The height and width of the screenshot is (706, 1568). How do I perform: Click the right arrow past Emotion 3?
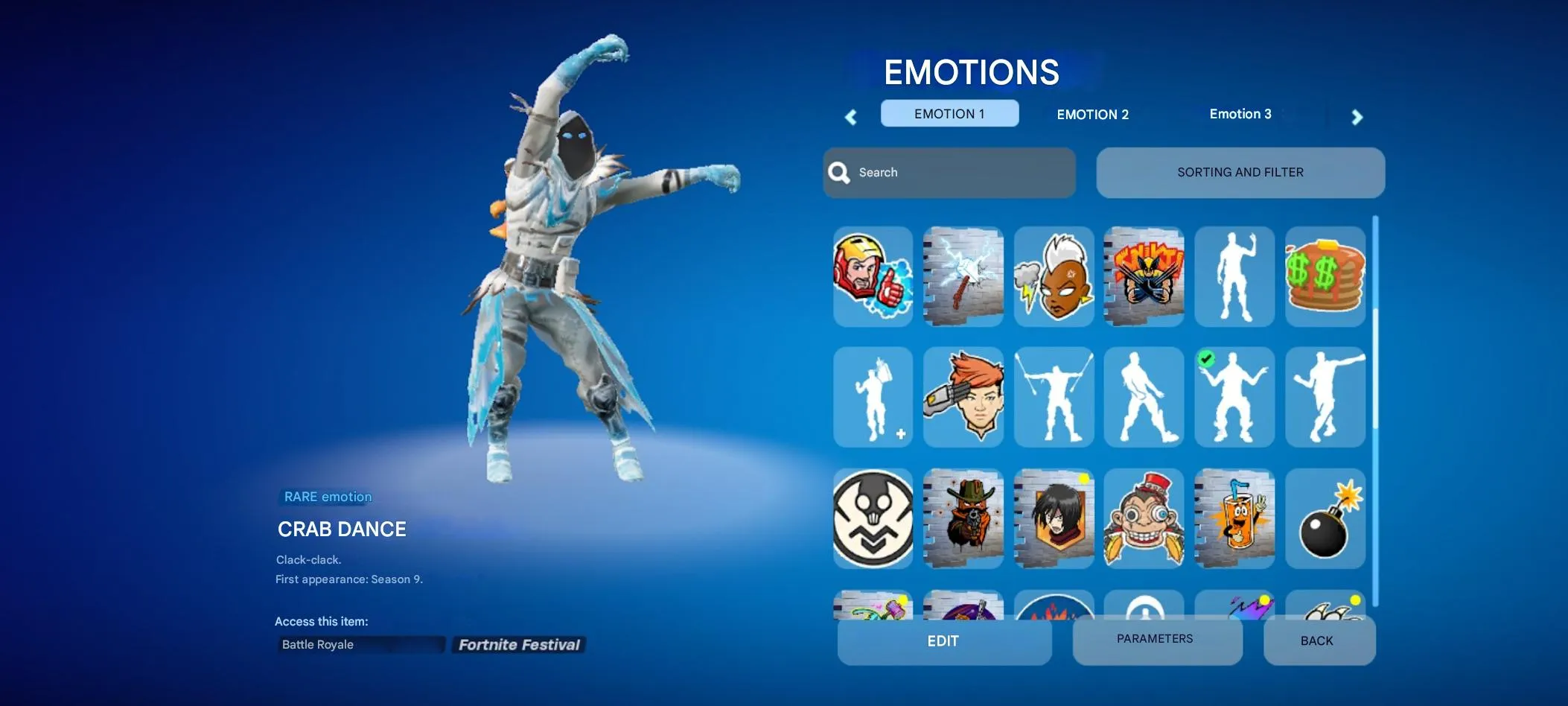(x=1357, y=117)
